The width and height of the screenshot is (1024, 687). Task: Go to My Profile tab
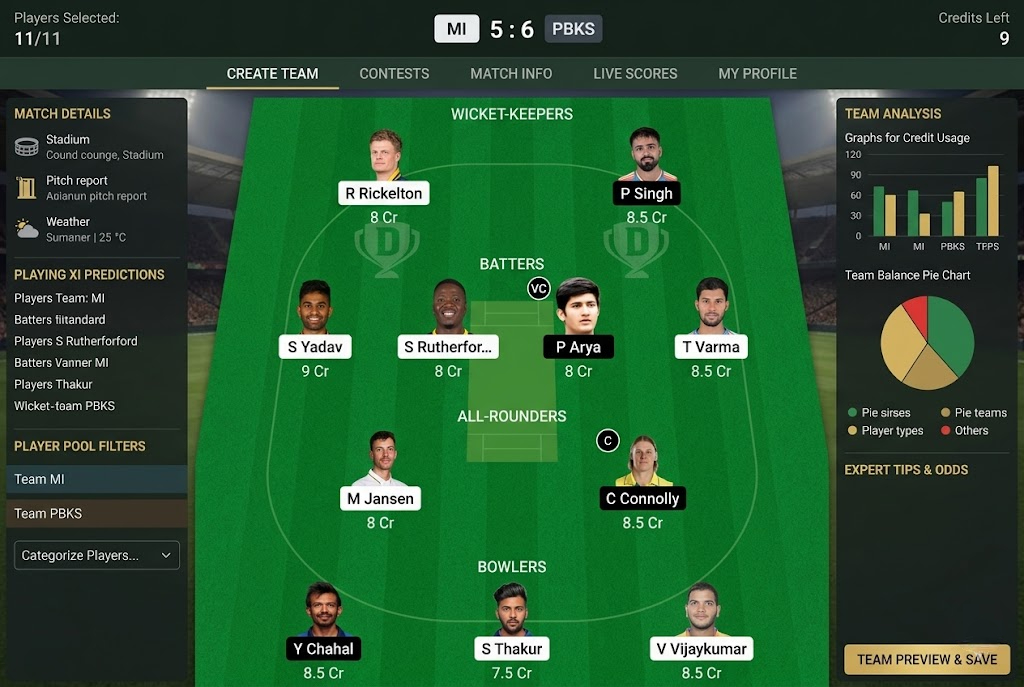(757, 74)
